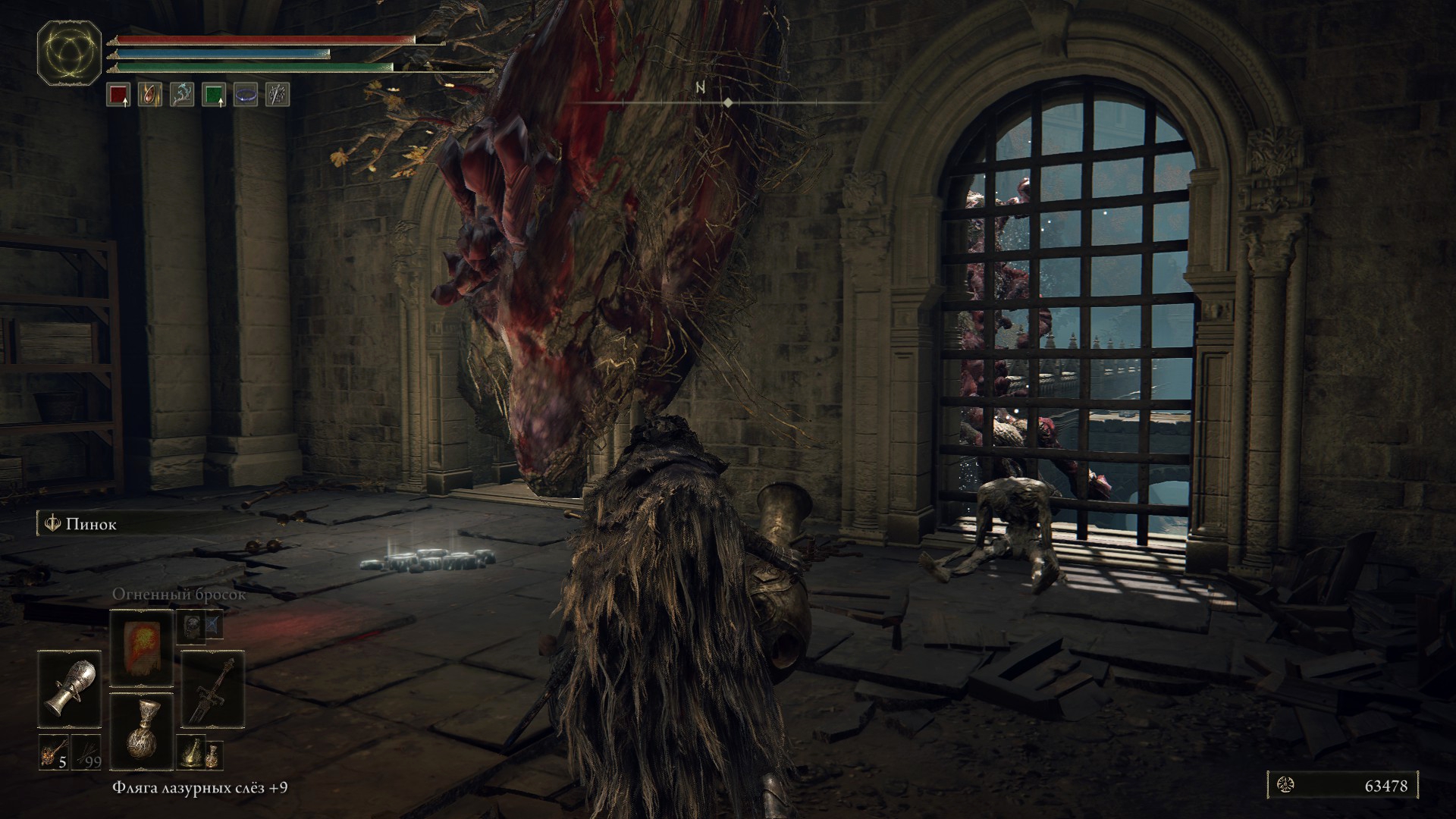Click the great rune emblem icon
The width and height of the screenshot is (1456, 819).
[x=71, y=54]
